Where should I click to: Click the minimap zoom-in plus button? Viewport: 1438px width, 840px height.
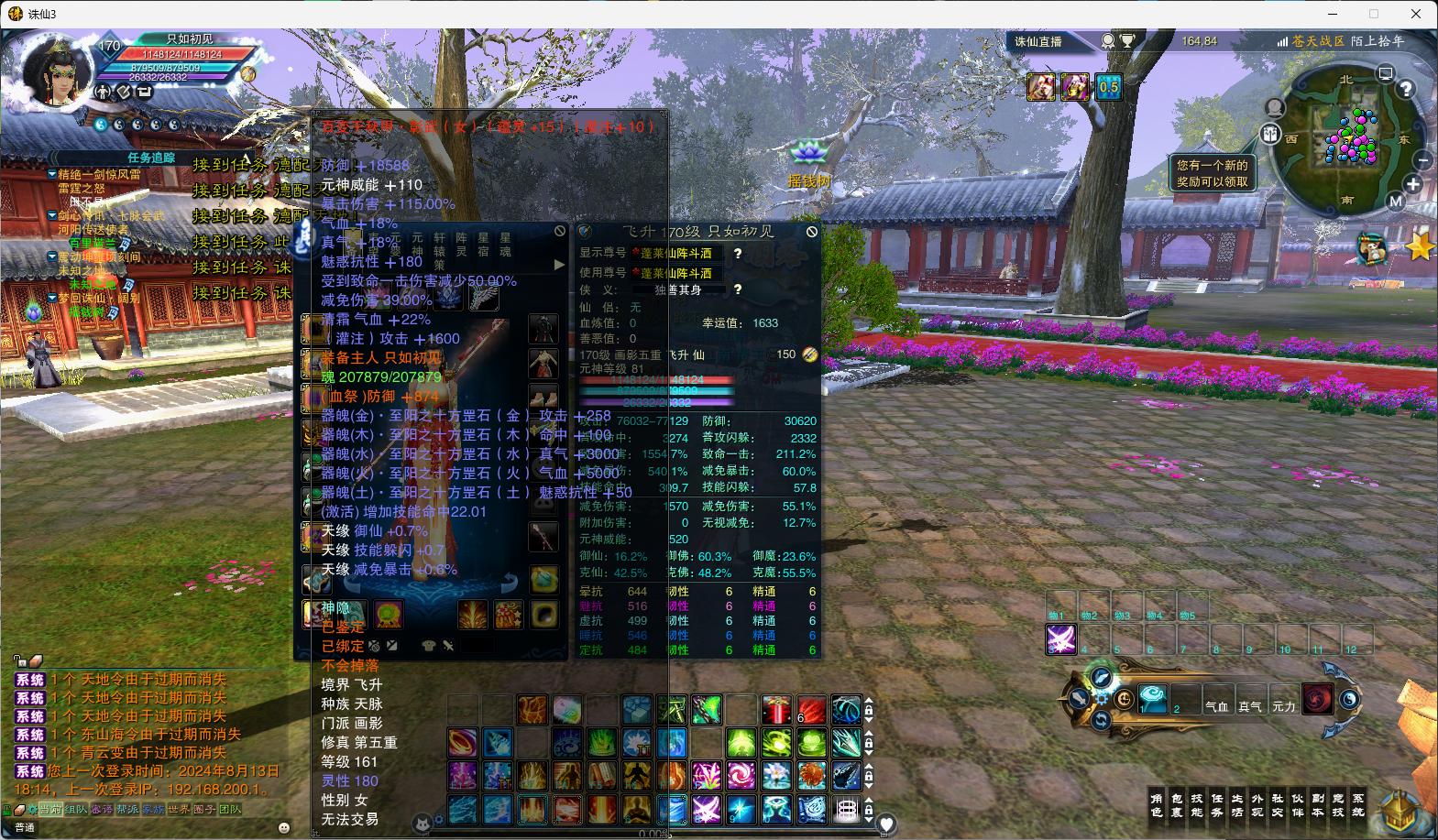coord(1413,184)
